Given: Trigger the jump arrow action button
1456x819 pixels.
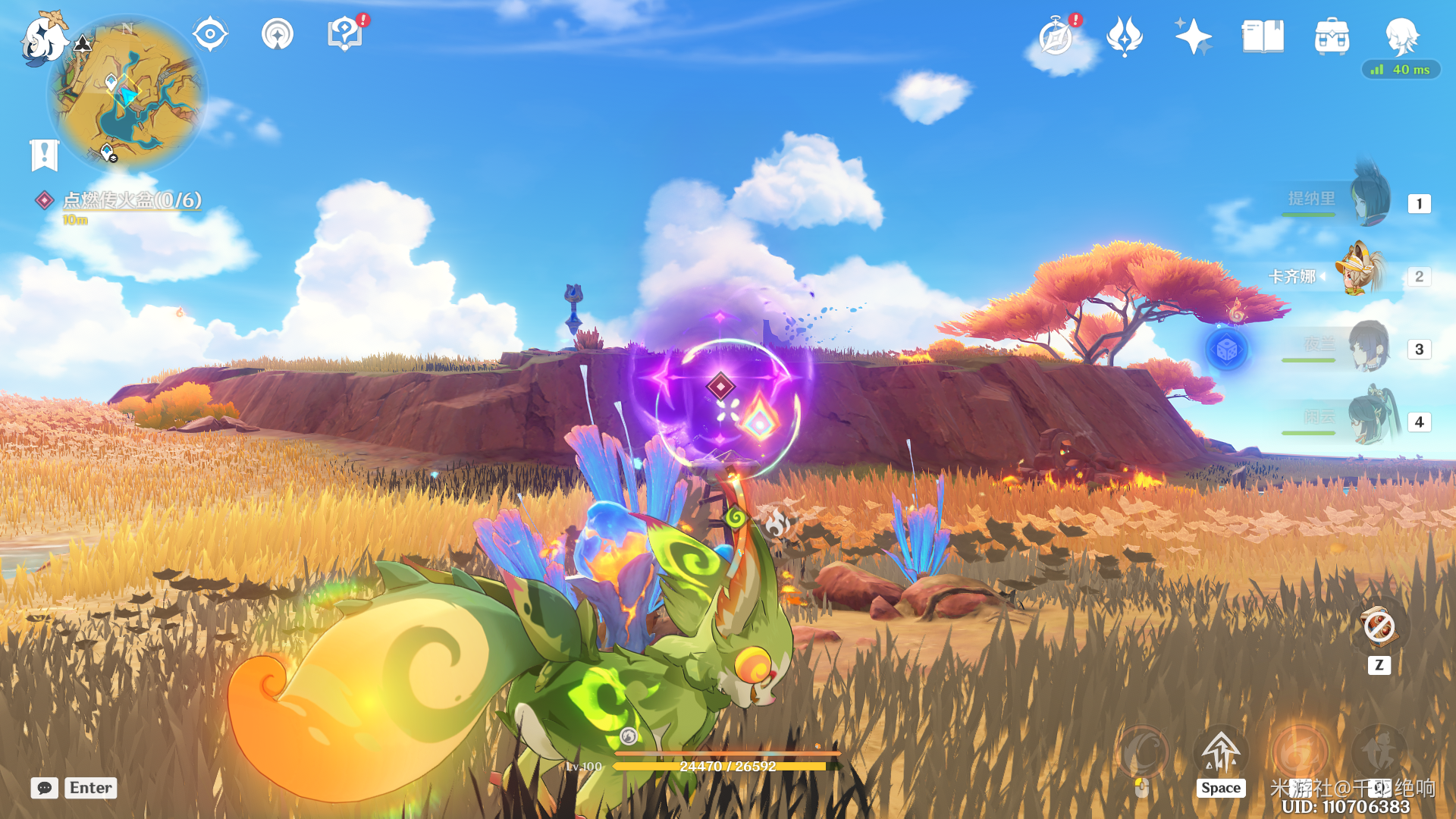Looking at the screenshot, I should 1220,751.
